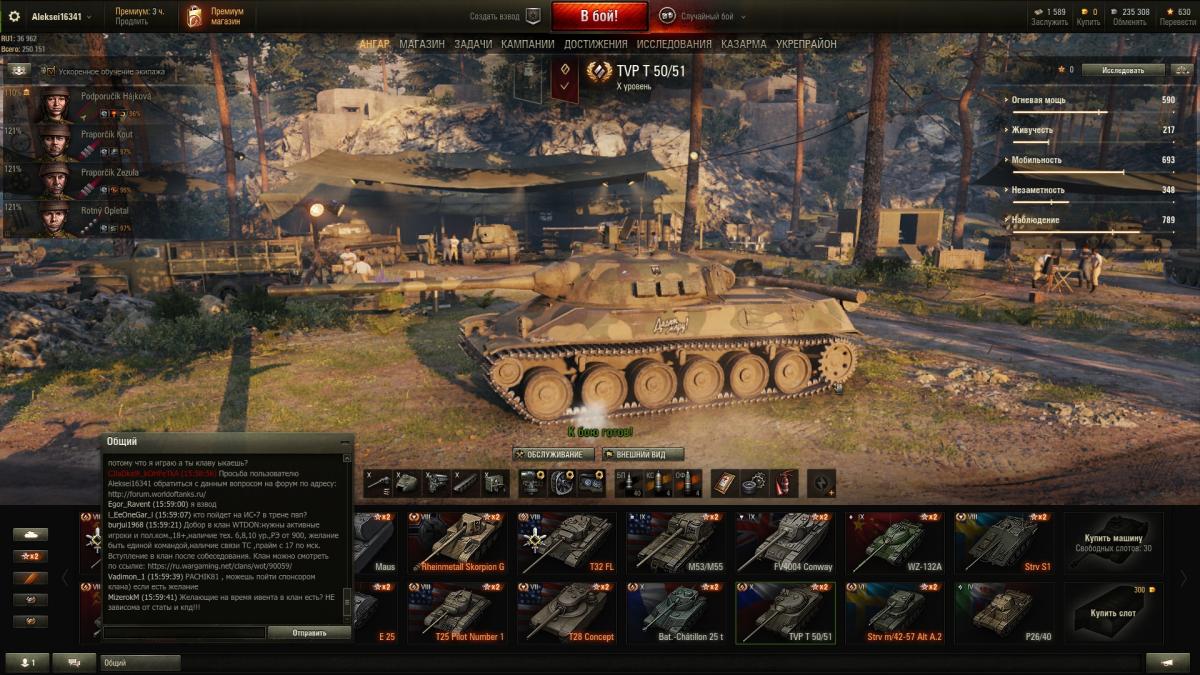Open the Премиум магазин
This screenshot has height=675, width=1200.
pos(215,16)
